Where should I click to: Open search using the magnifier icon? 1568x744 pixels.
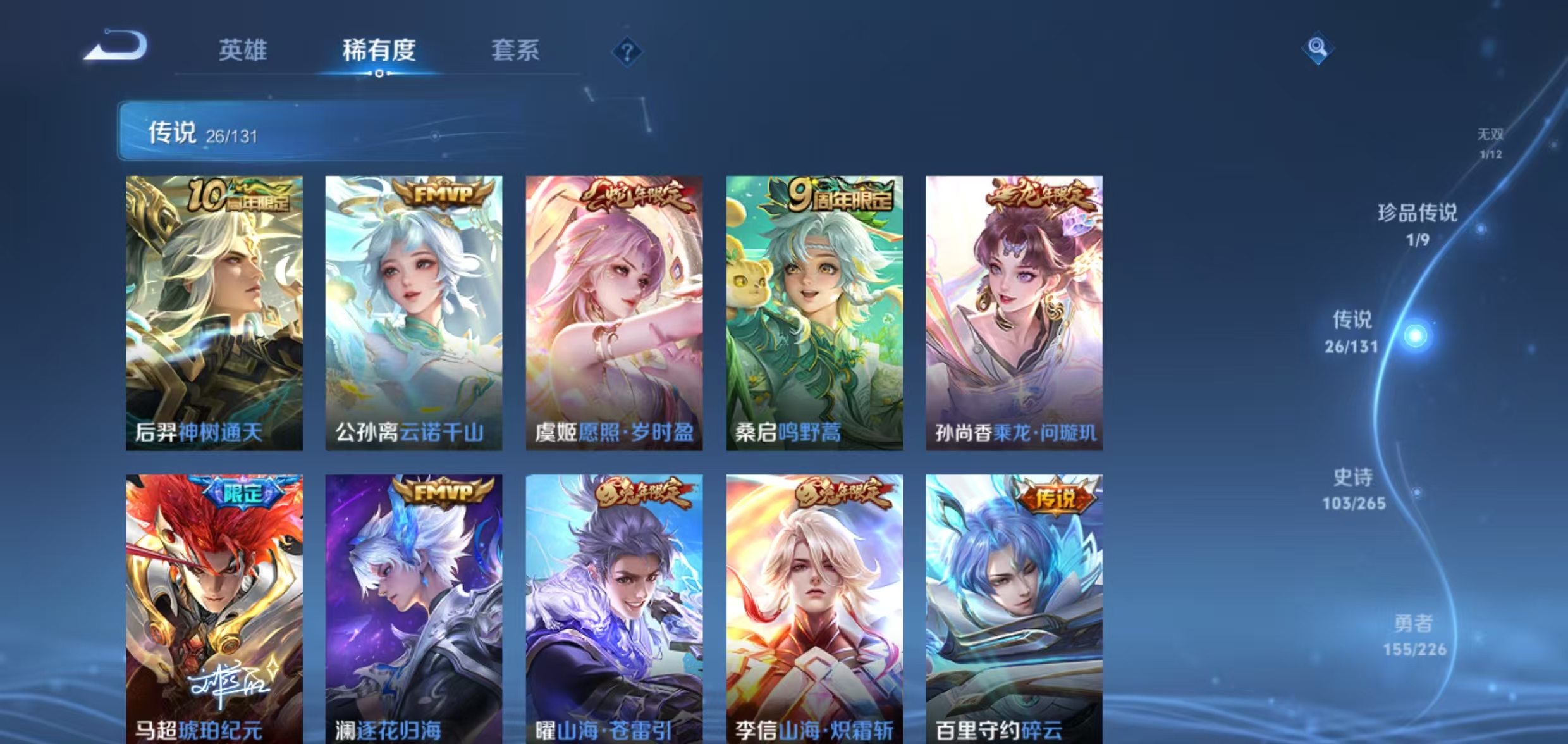[1318, 46]
